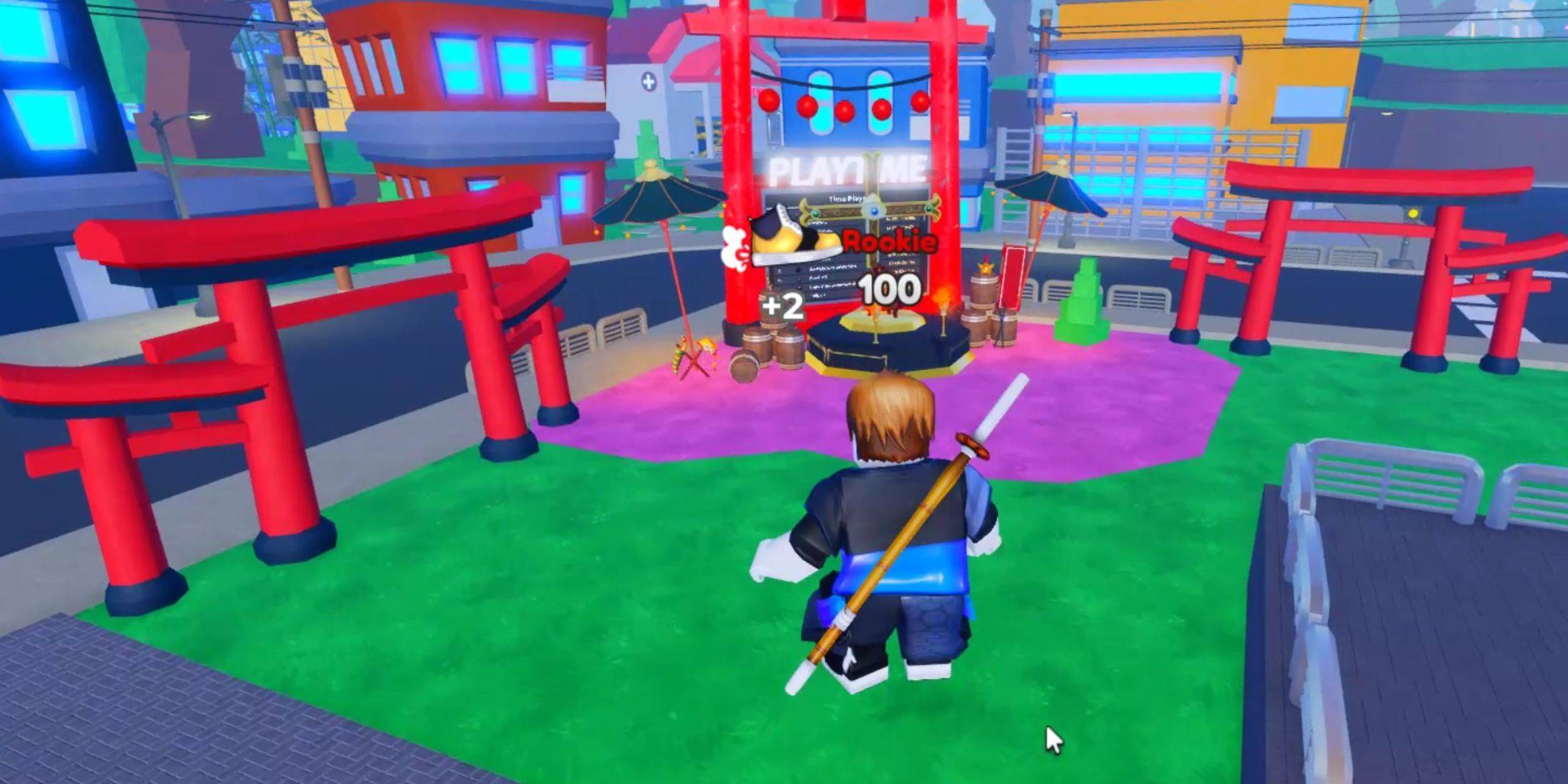Click the blue gem on the sword crossguard

pos(874,211)
